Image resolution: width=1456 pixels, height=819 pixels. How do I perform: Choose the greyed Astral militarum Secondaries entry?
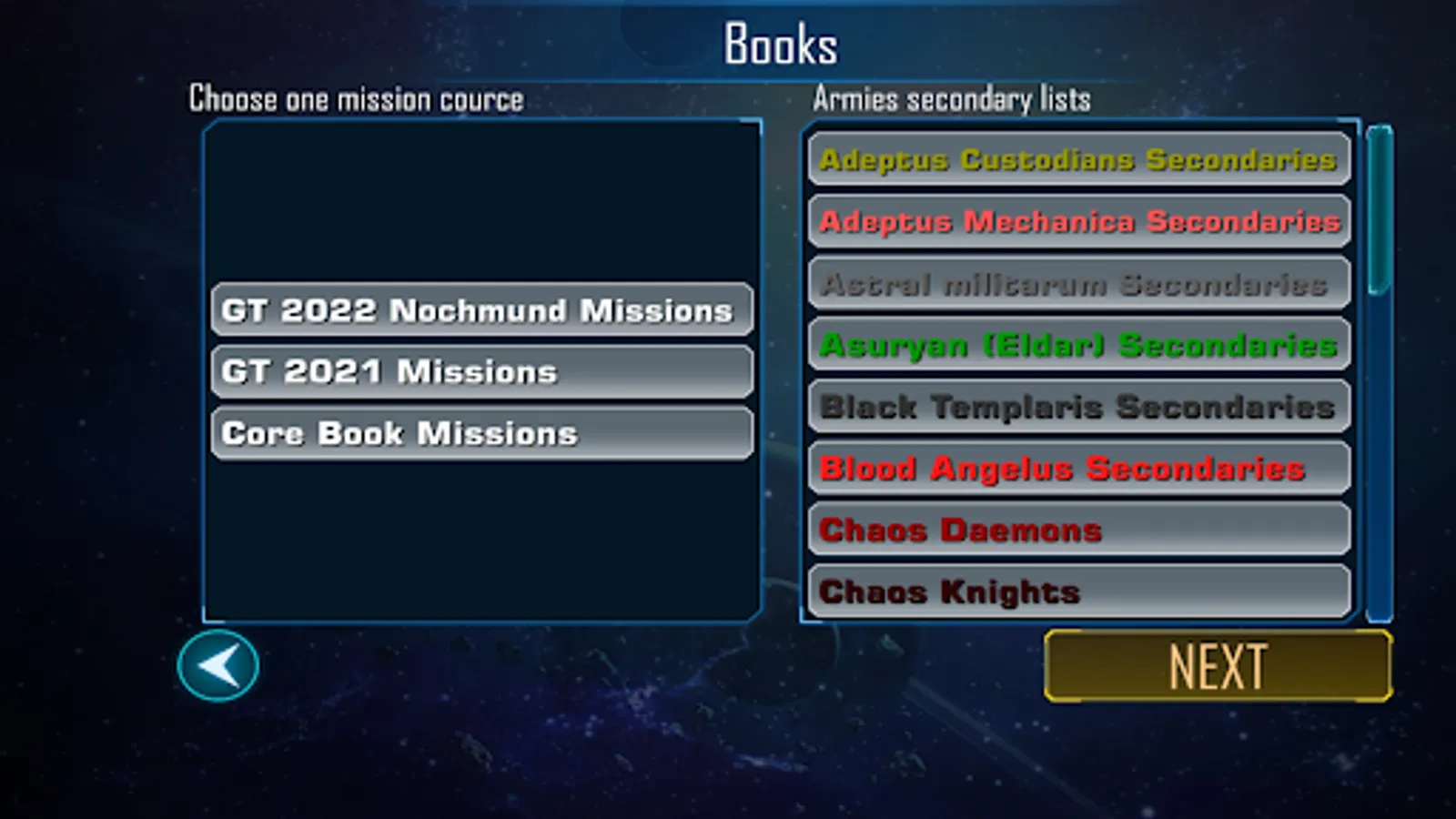[1077, 283]
